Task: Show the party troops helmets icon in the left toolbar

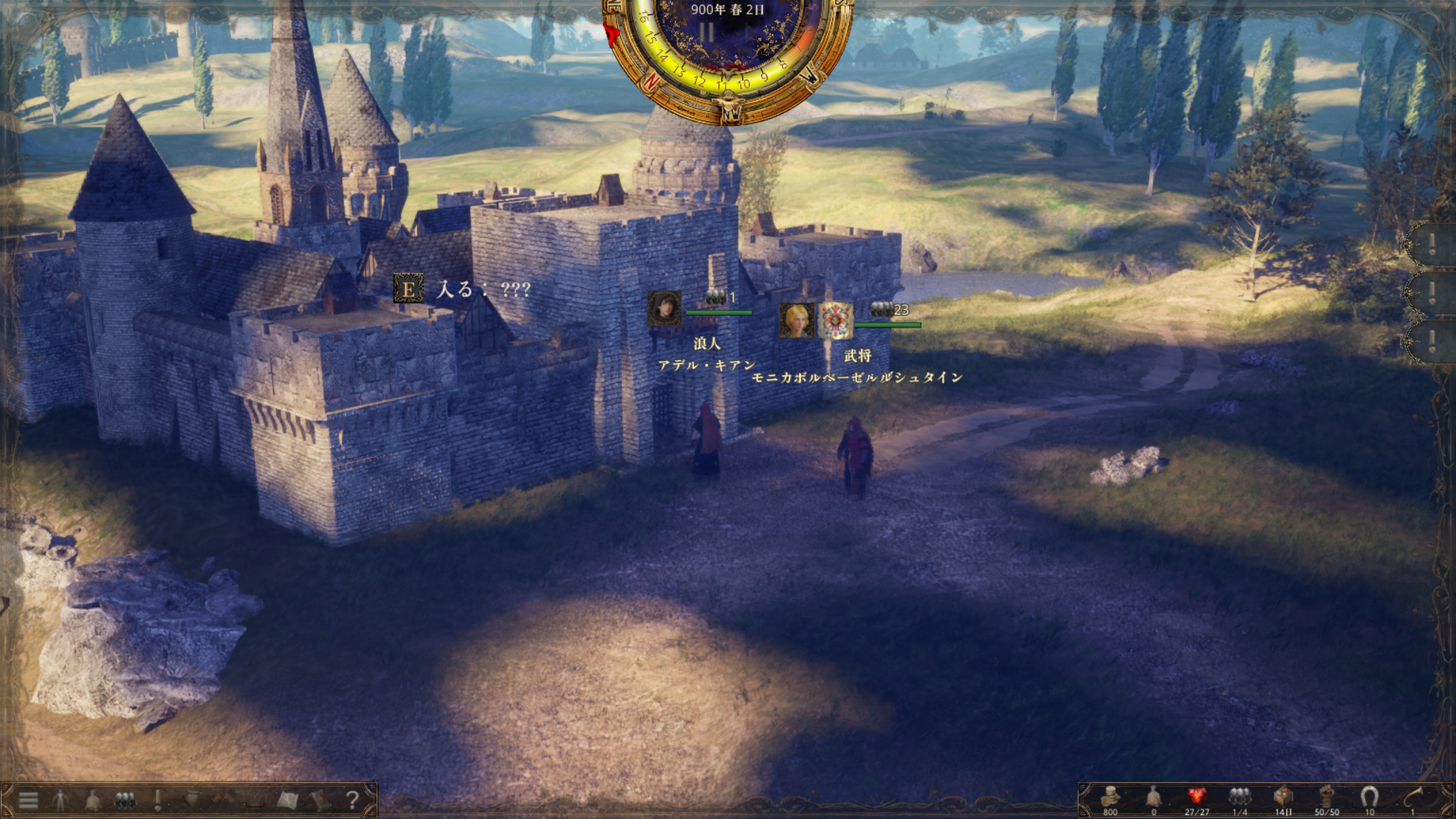Action: point(125,799)
